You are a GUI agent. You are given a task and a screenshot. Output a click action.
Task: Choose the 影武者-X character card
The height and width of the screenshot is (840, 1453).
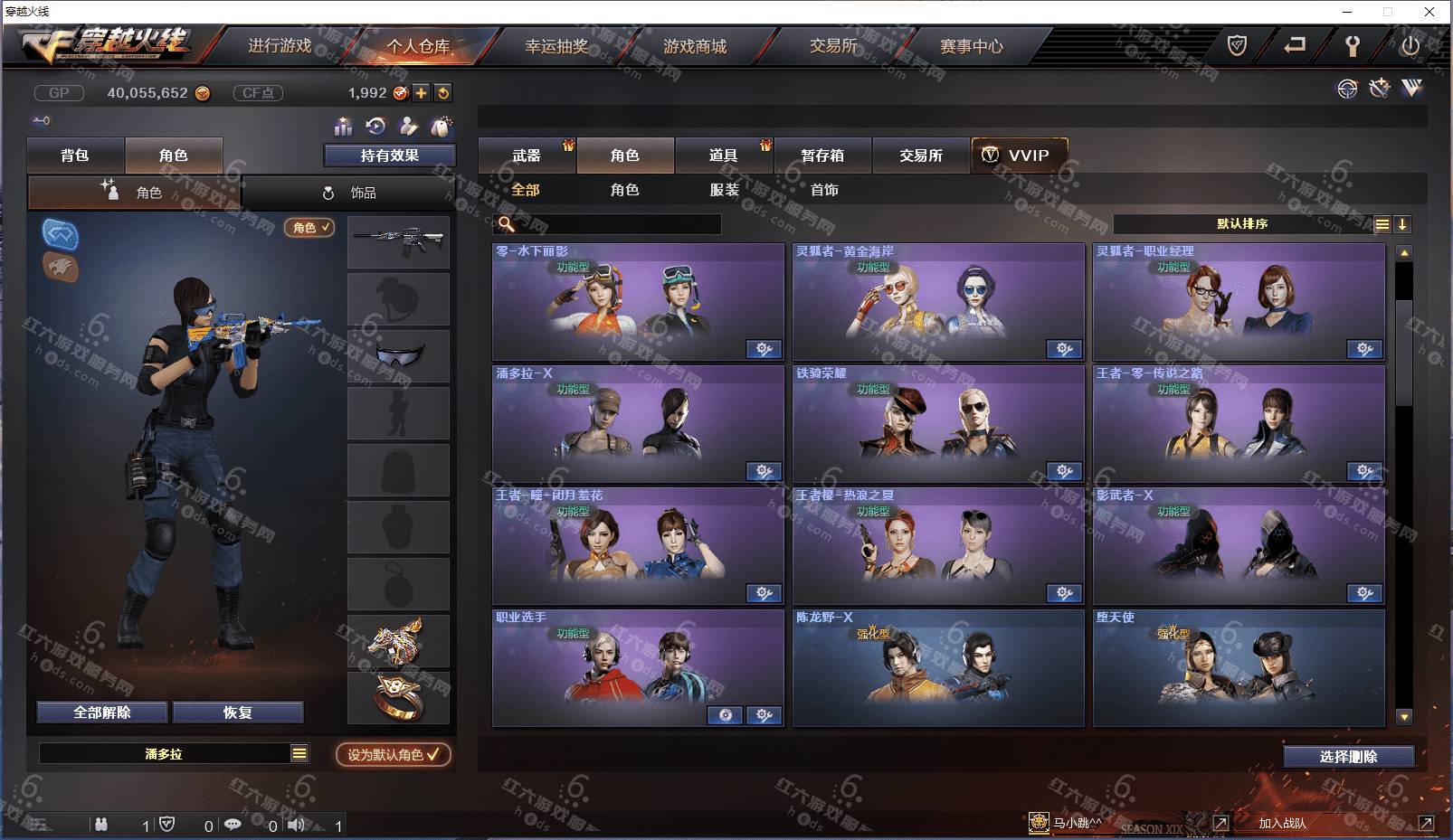[x=1238, y=545]
